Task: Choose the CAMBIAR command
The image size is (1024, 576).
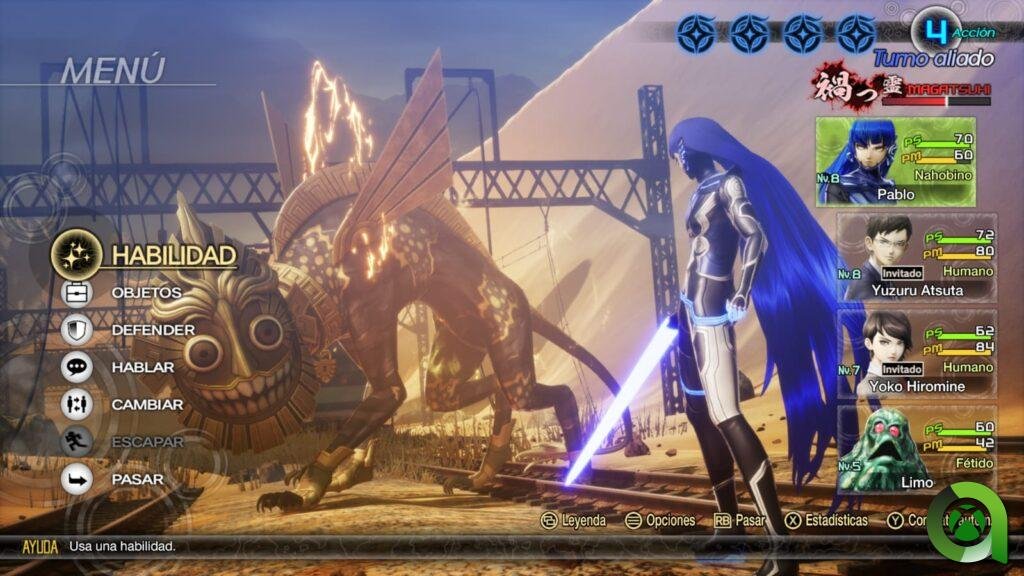Action: point(147,405)
